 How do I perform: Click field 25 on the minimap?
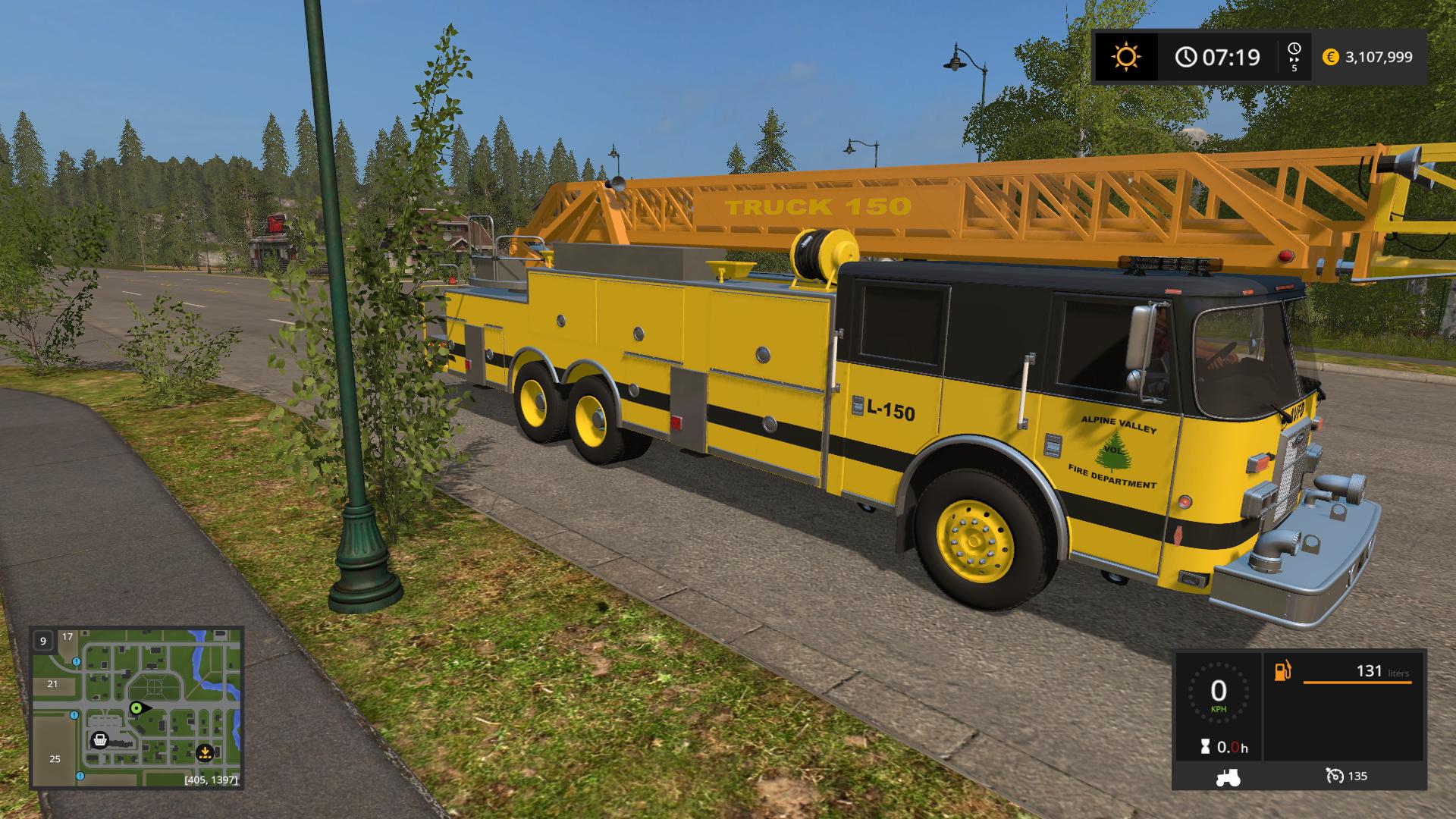pyautogui.click(x=55, y=758)
